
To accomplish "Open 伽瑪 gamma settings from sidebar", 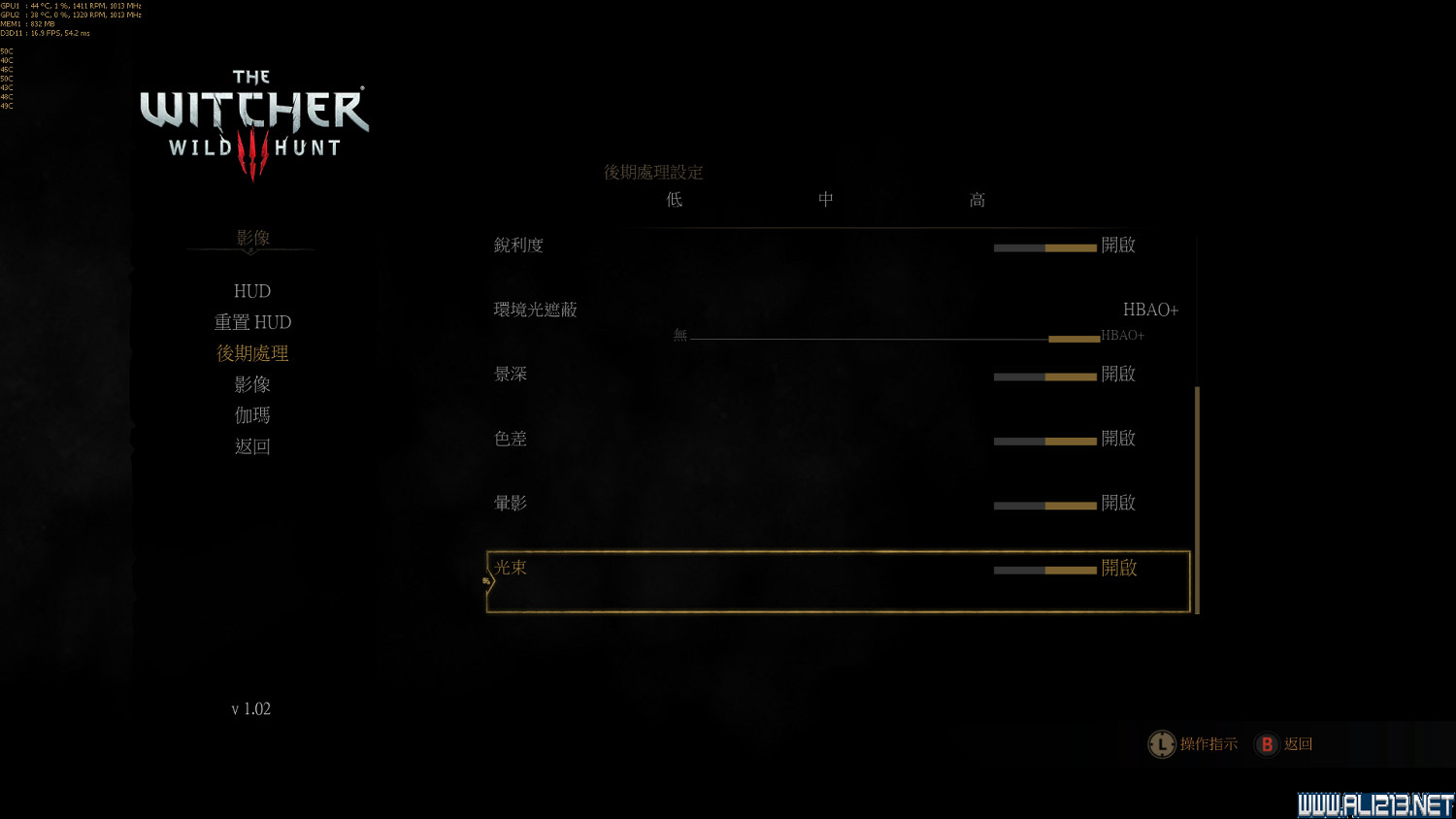I will click(251, 415).
